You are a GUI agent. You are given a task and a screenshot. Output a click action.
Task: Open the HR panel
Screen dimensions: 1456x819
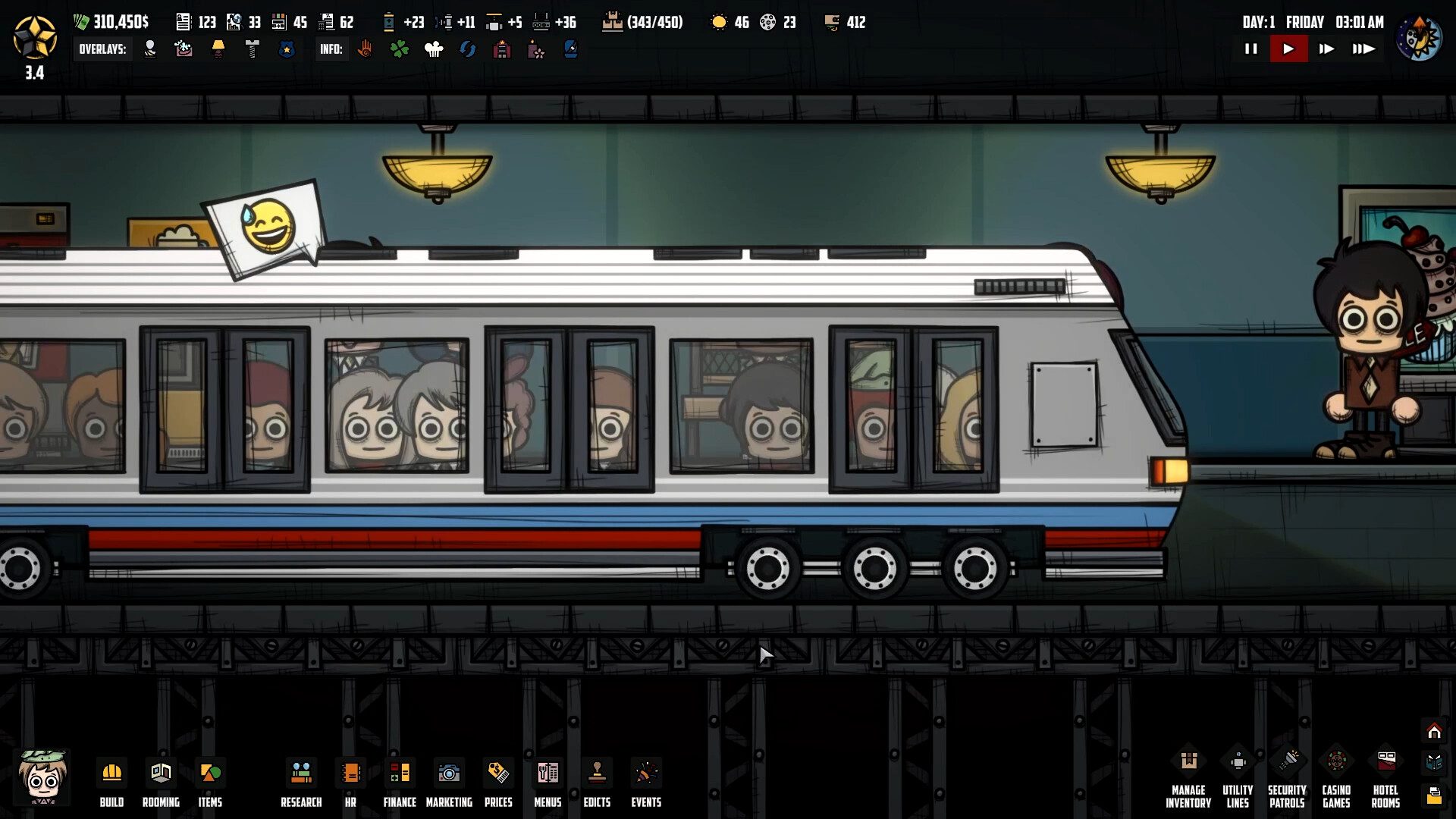350,783
